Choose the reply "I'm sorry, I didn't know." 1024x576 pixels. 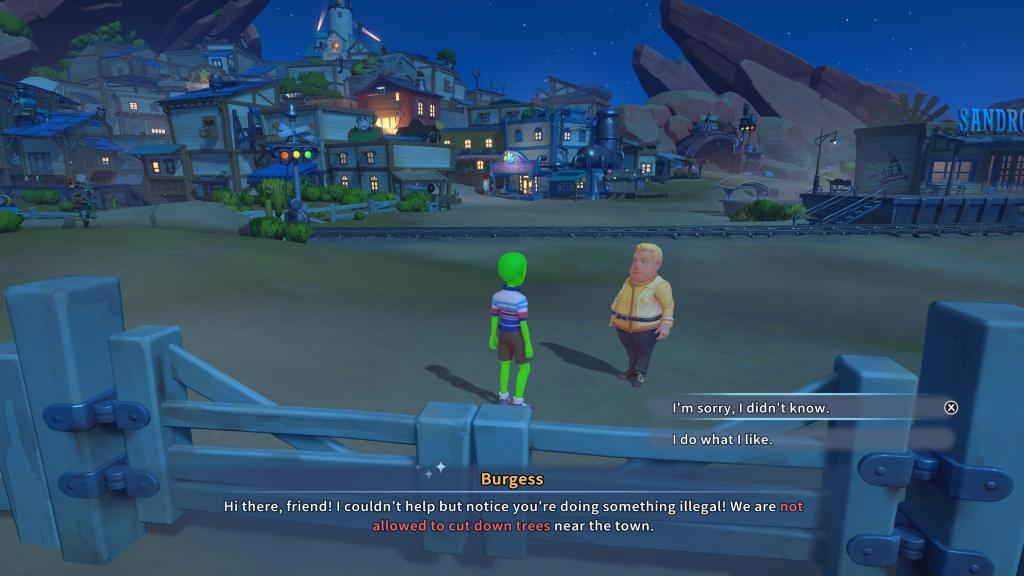point(751,407)
